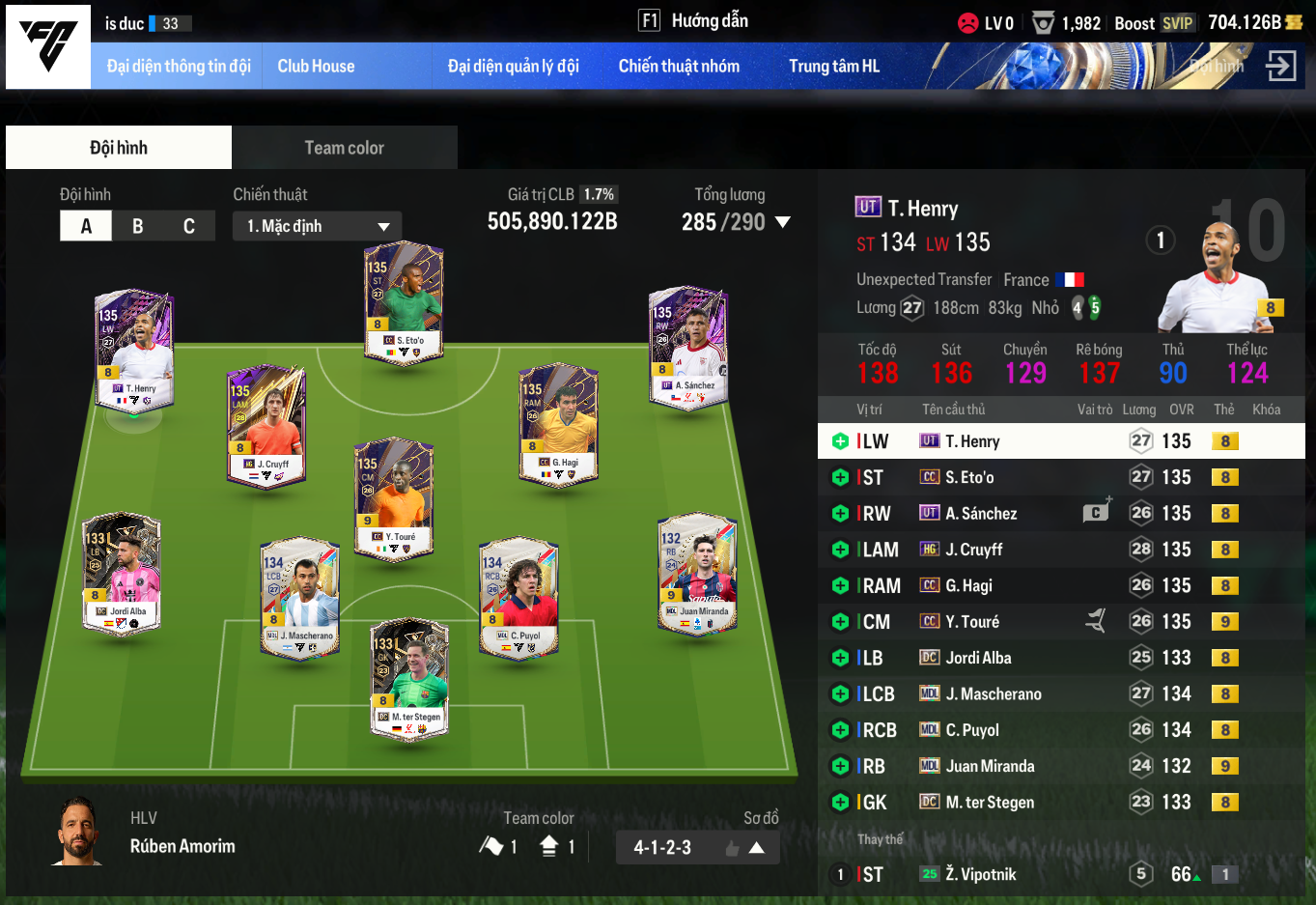Choose the Juan Miranda list row
The height and width of the screenshot is (905, 1316).
tap(1060, 766)
